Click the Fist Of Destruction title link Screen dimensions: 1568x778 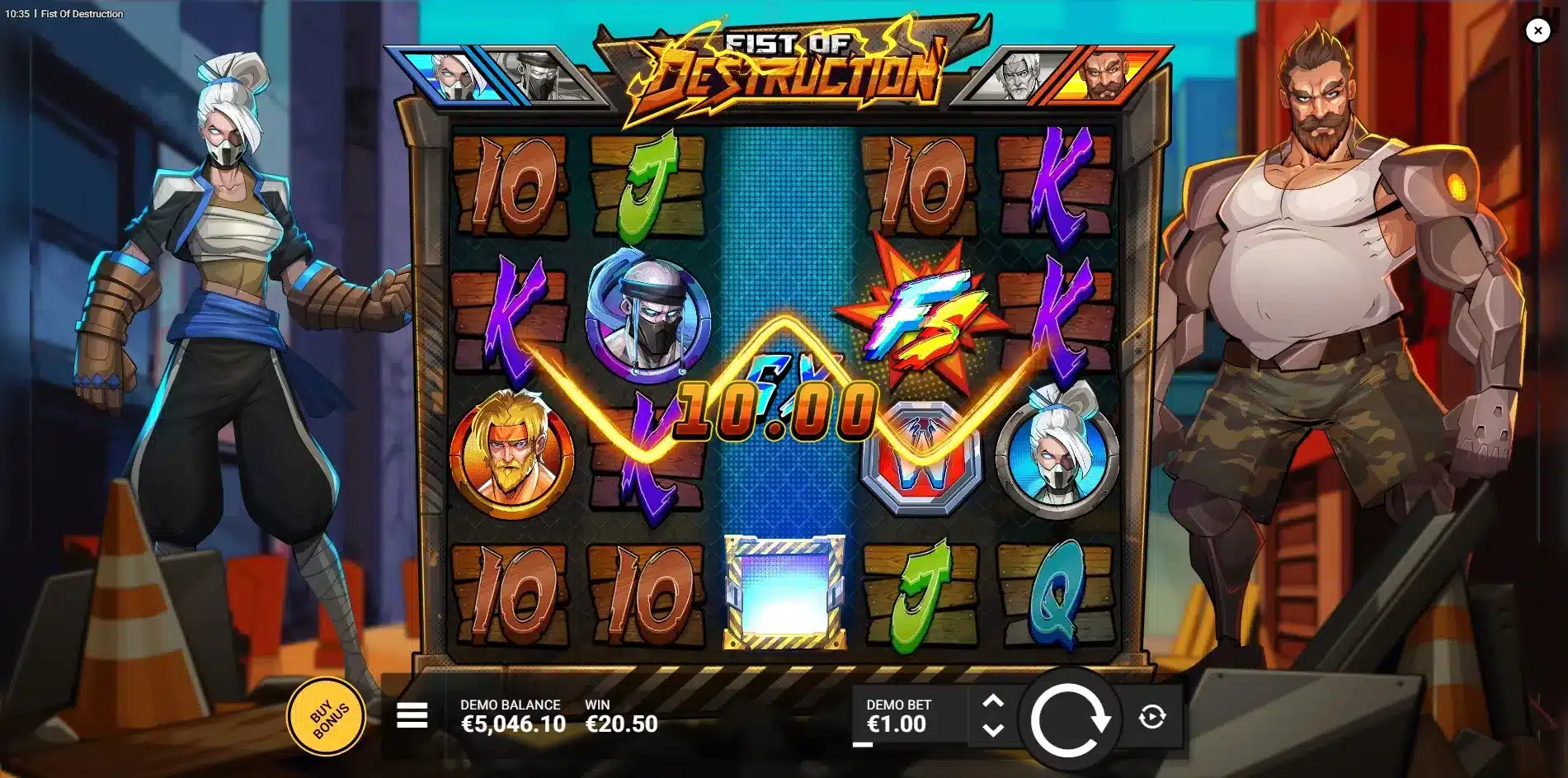(81, 13)
